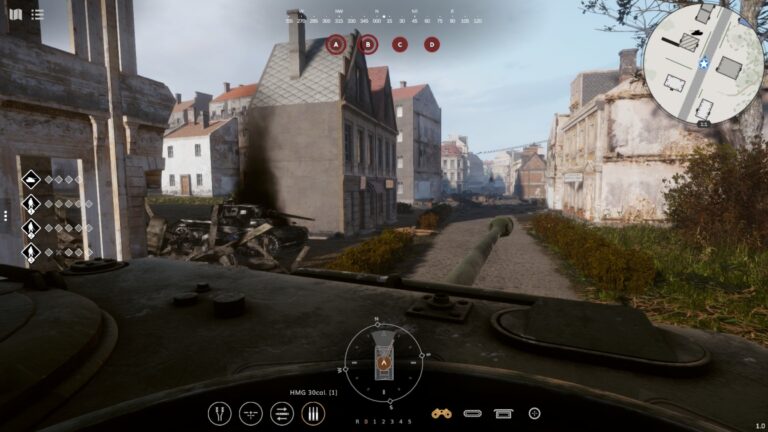Select the highlighted bullets ammo icon

pos(313,413)
